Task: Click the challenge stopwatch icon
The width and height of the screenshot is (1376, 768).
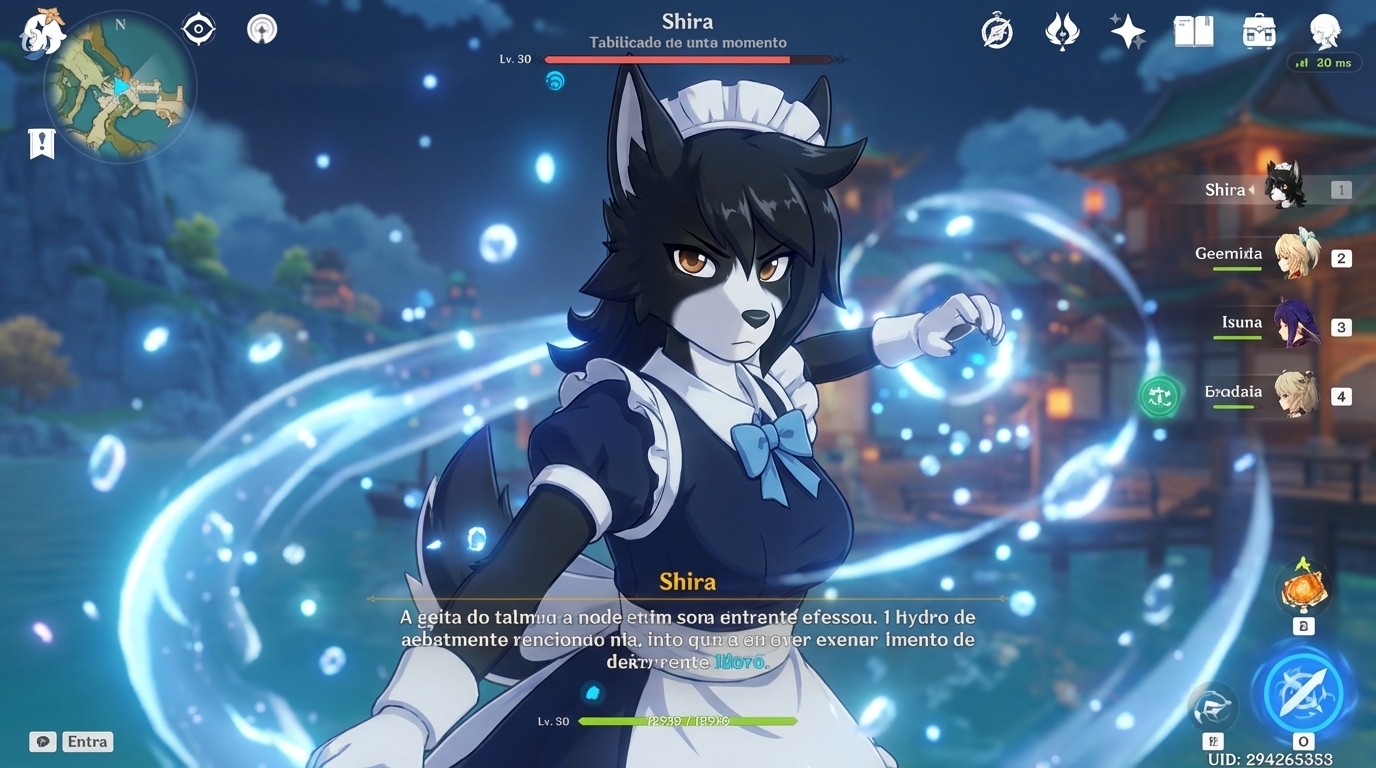Action: 996,31
